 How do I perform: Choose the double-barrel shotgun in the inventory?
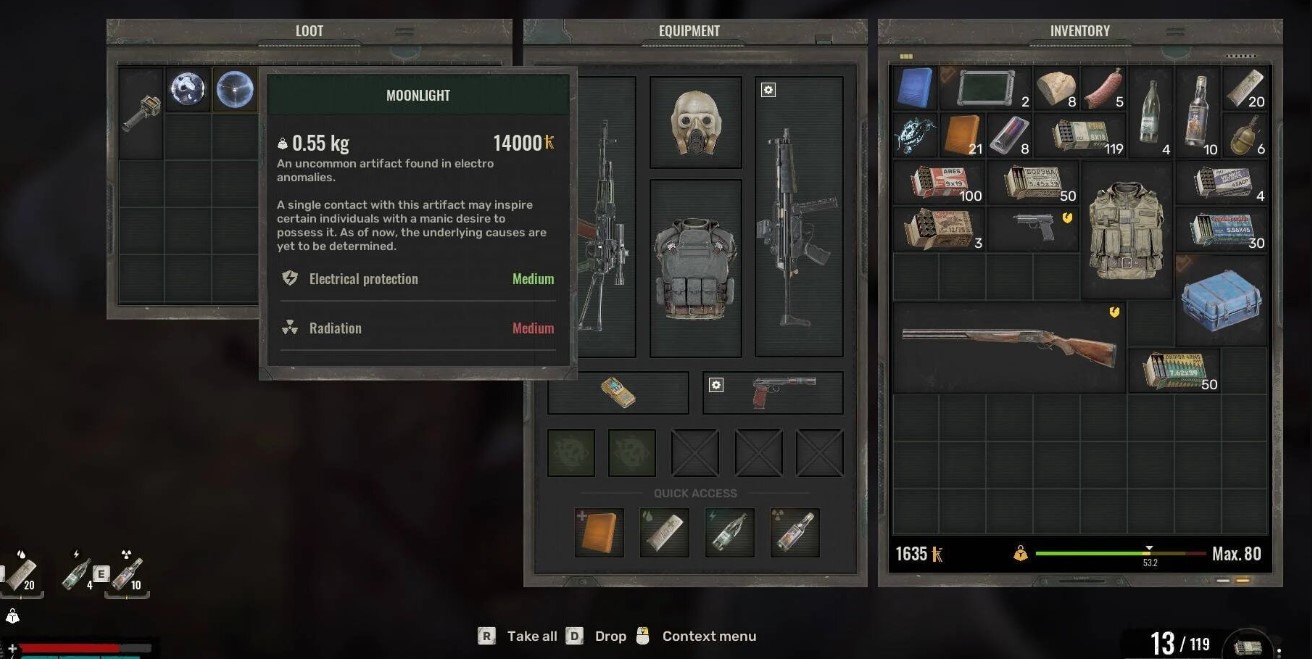(x=1008, y=346)
